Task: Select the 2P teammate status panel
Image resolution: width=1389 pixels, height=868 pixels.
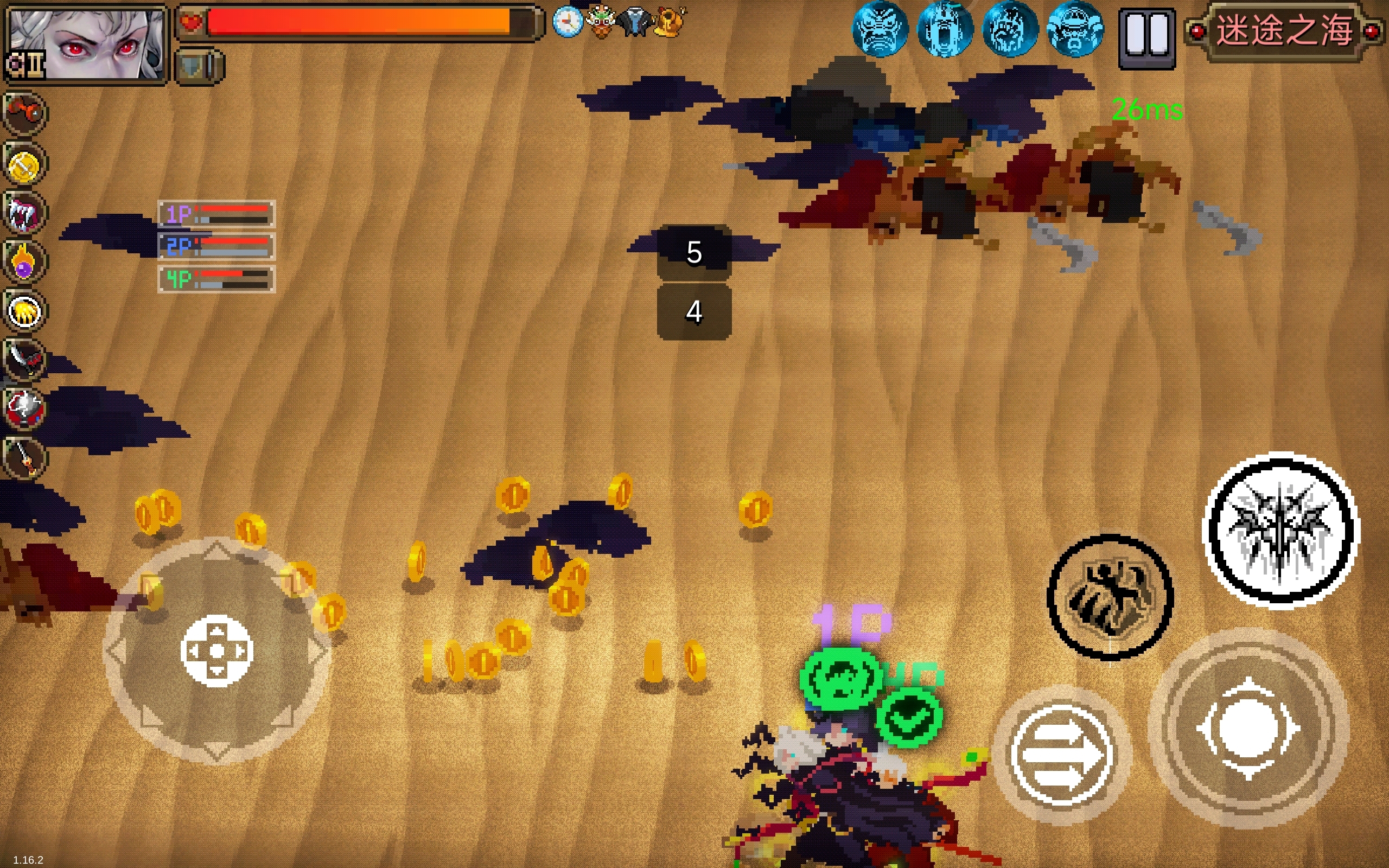Action: tap(216, 246)
